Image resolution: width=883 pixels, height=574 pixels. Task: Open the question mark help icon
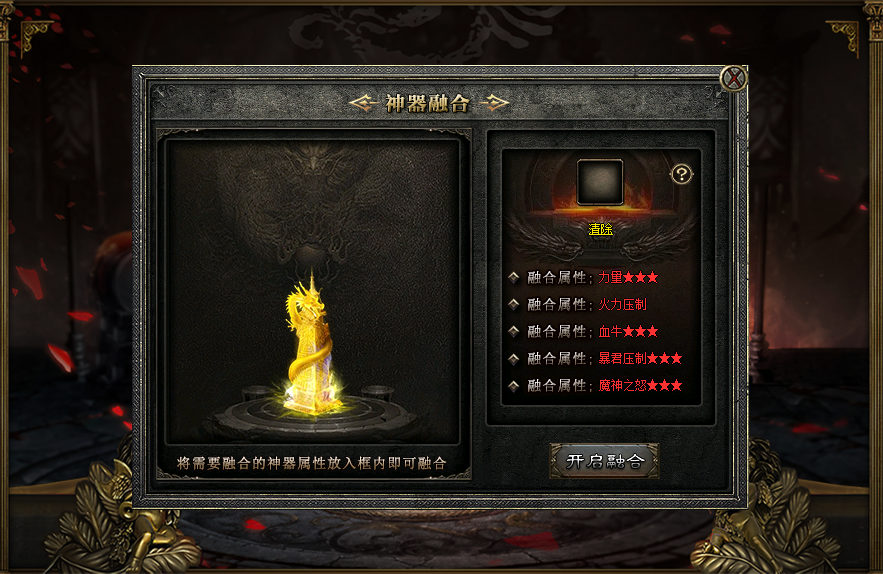click(681, 174)
